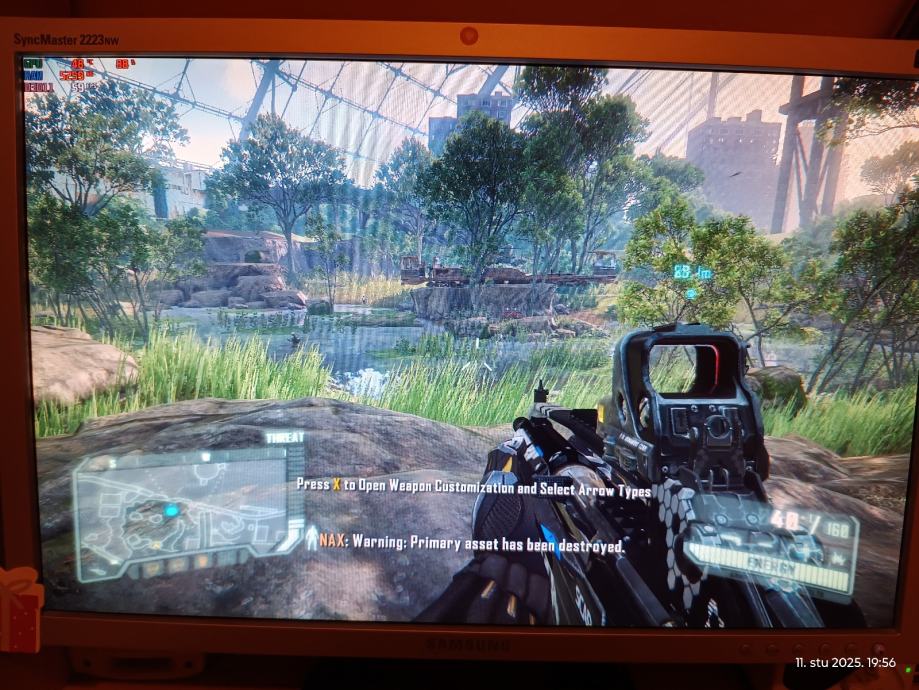Select the blue objective waypoint marker
Viewport: 919px width, 690px height.
click(x=691, y=293)
